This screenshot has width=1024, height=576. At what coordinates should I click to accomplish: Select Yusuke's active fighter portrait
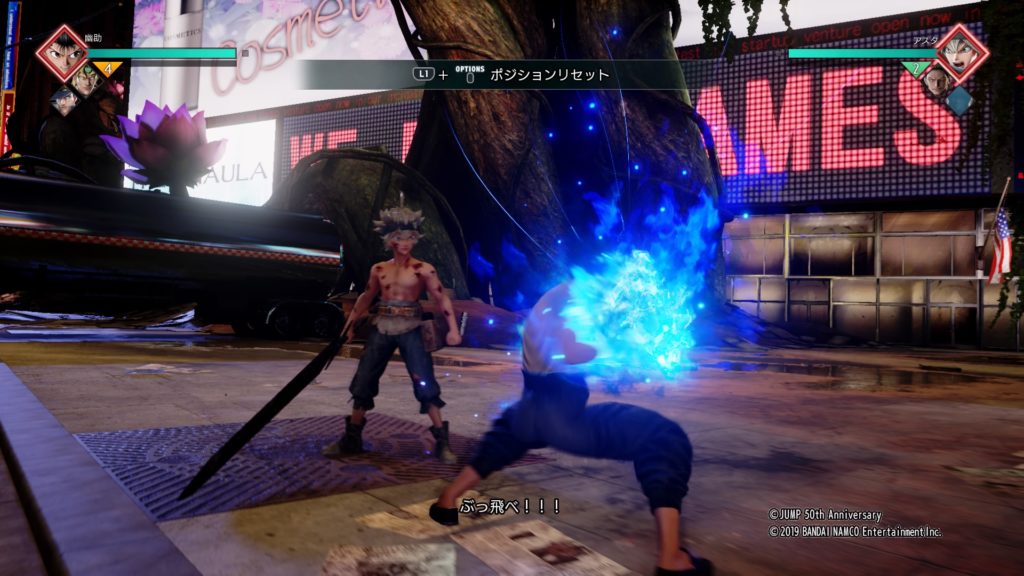[x=62, y=52]
